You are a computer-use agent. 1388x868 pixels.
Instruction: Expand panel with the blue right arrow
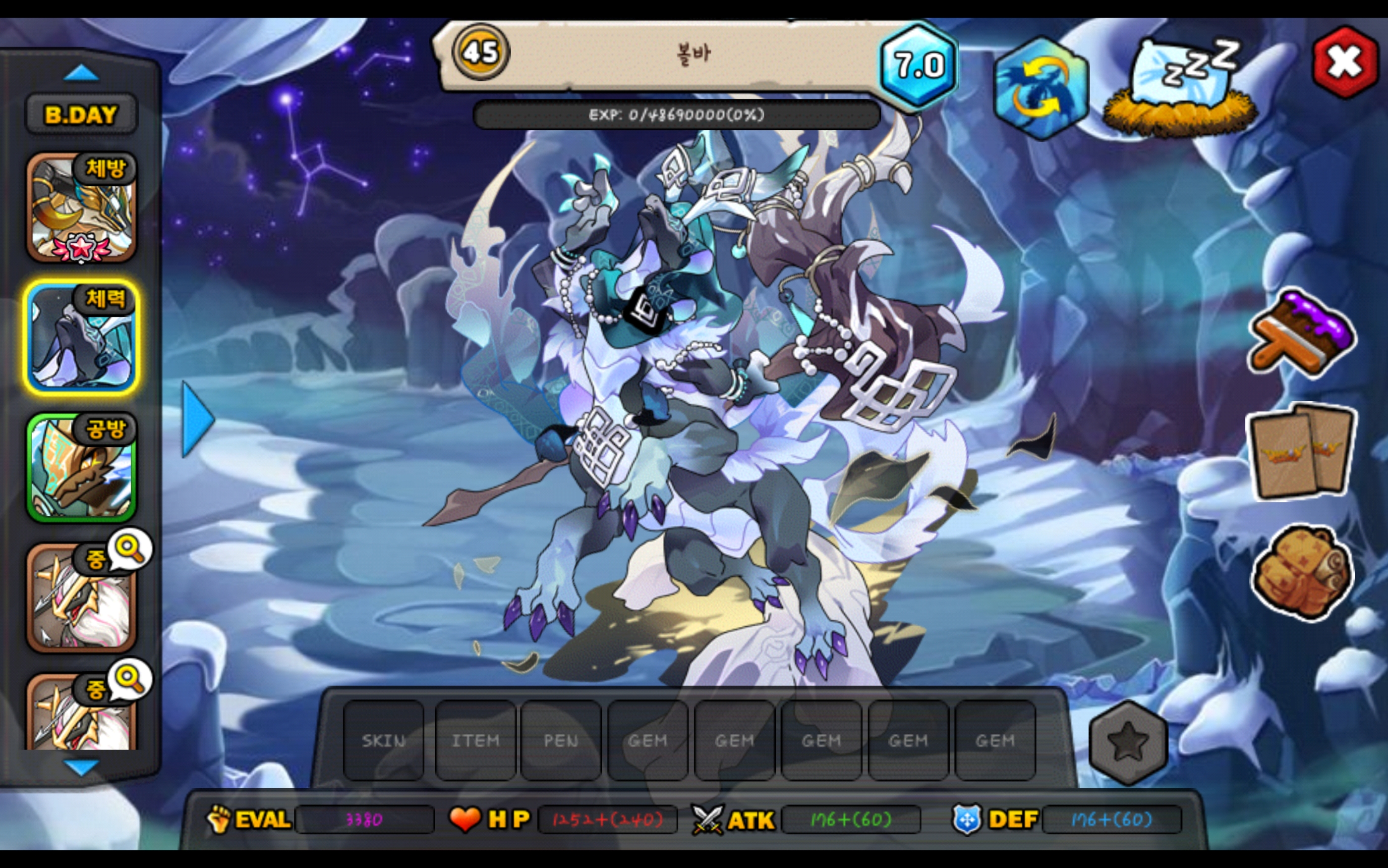pyautogui.click(x=197, y=420)
